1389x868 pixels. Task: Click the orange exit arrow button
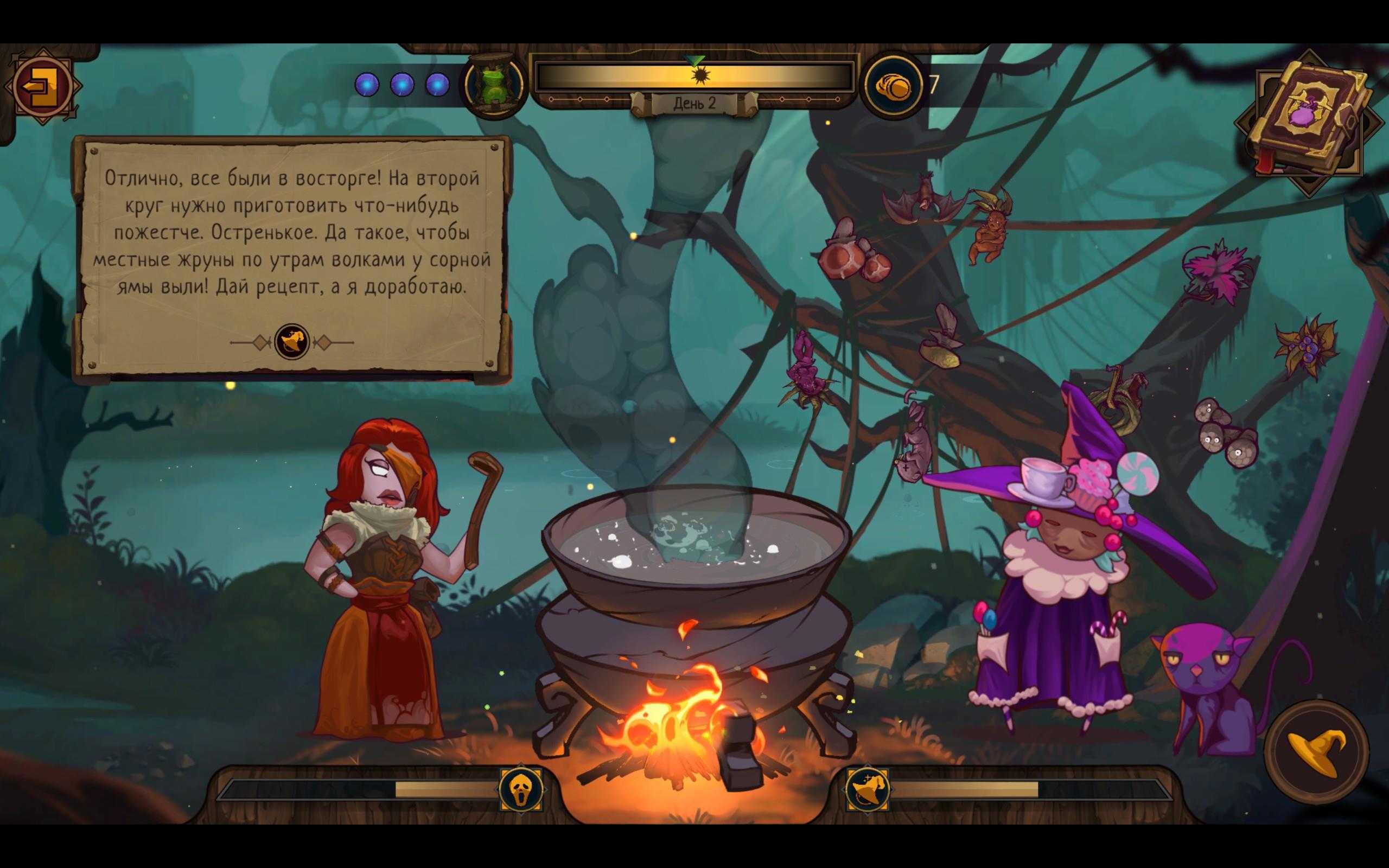(x=42, y=87)
